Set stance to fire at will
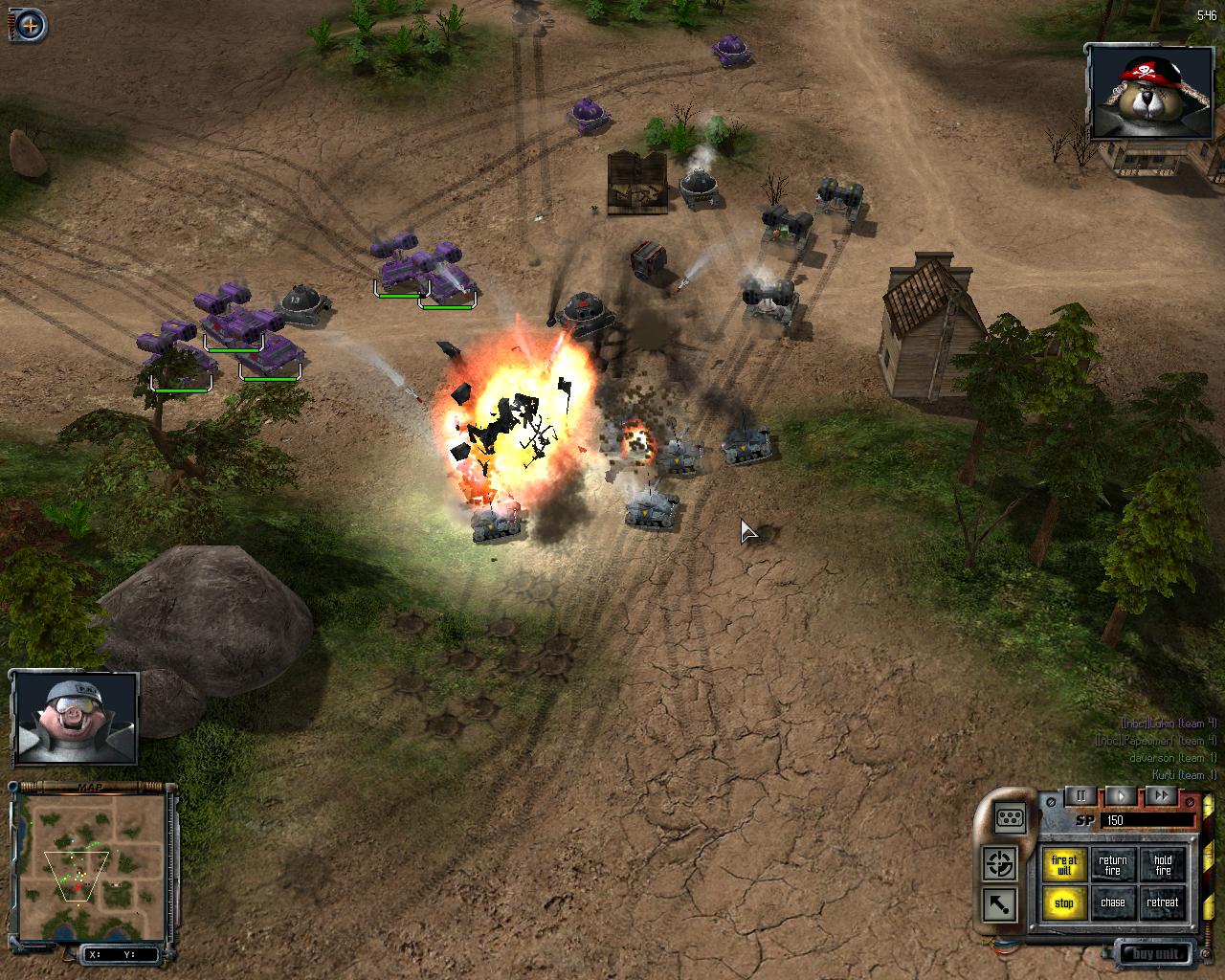1225x980 pixels. (x=1064, y=865)
